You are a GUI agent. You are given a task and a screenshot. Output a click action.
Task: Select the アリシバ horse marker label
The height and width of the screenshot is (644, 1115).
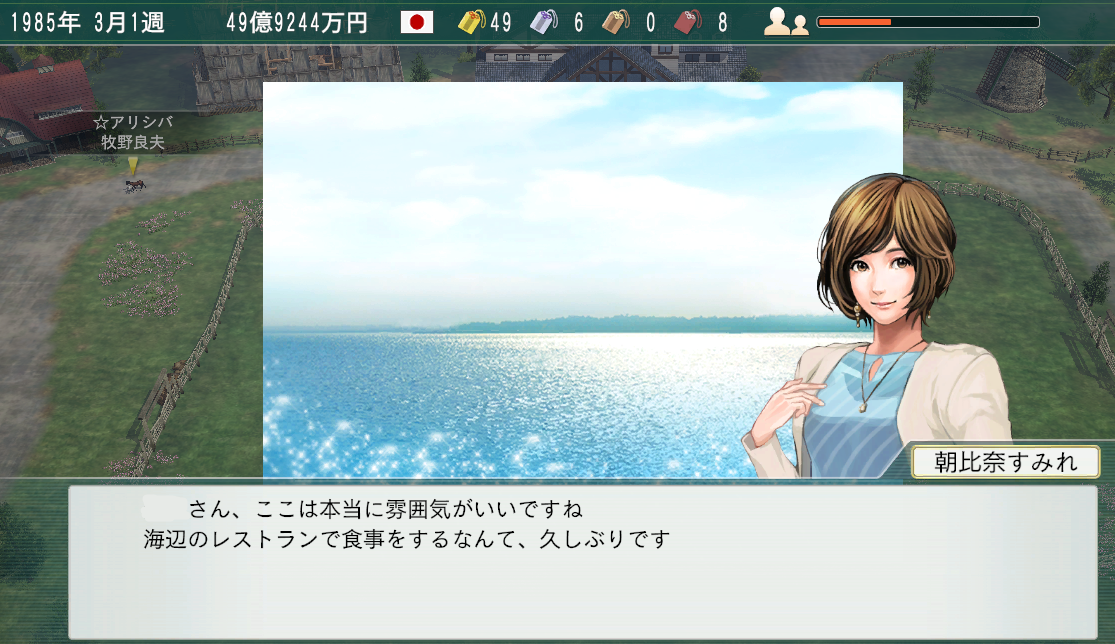point(132,132)
